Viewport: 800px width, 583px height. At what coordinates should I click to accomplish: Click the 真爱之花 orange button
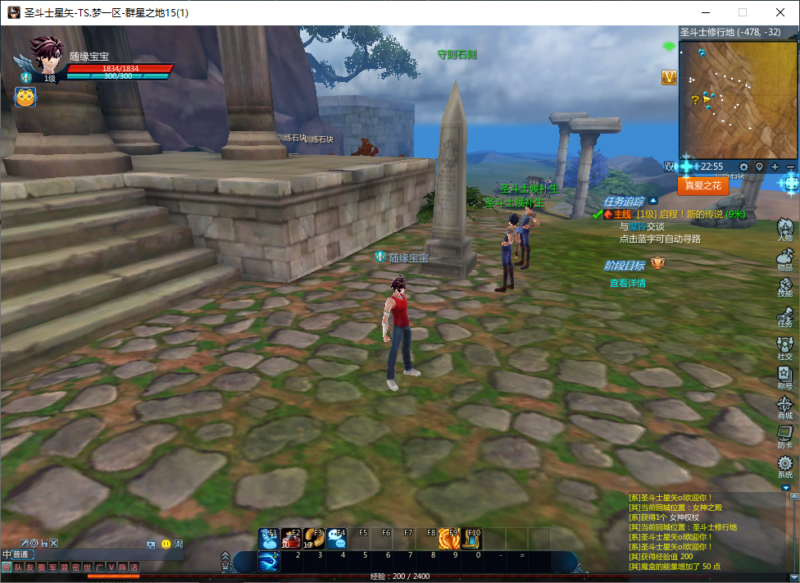coord(703,185)
